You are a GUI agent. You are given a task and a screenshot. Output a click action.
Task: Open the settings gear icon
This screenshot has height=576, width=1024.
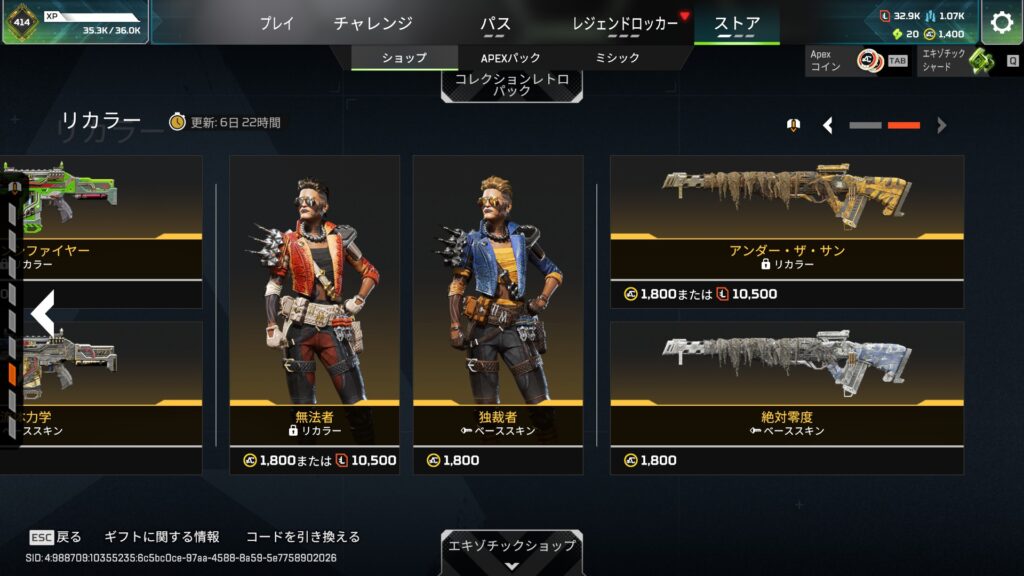(x=1001, y=23)
